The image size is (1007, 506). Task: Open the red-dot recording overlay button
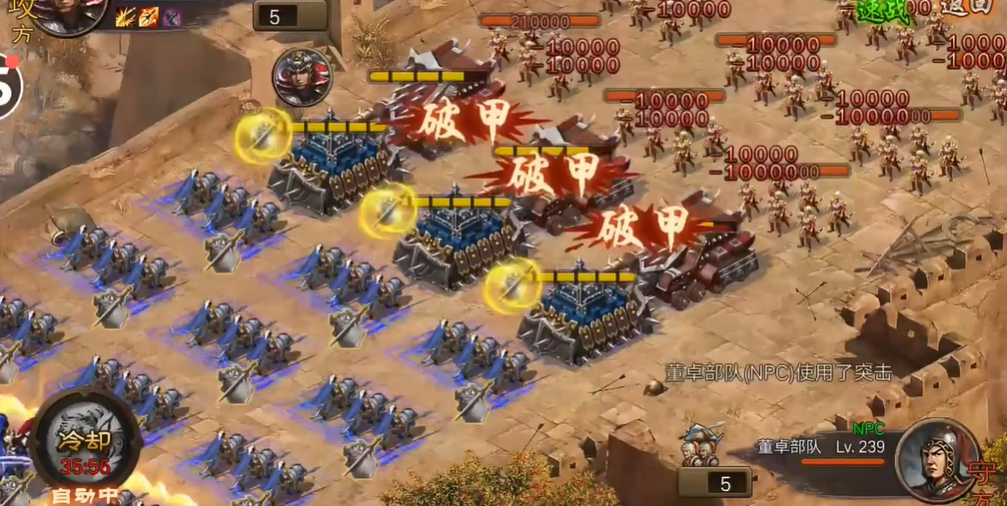8,86
